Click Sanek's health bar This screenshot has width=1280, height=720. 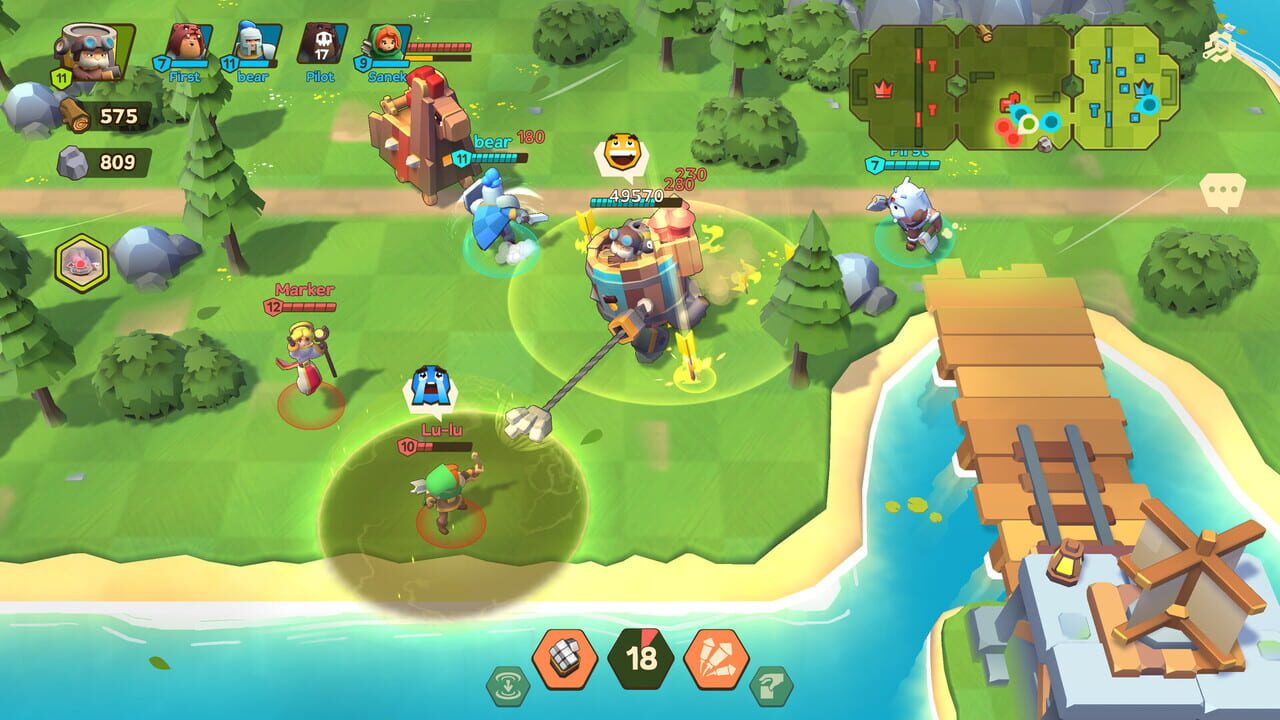point(440,44)
